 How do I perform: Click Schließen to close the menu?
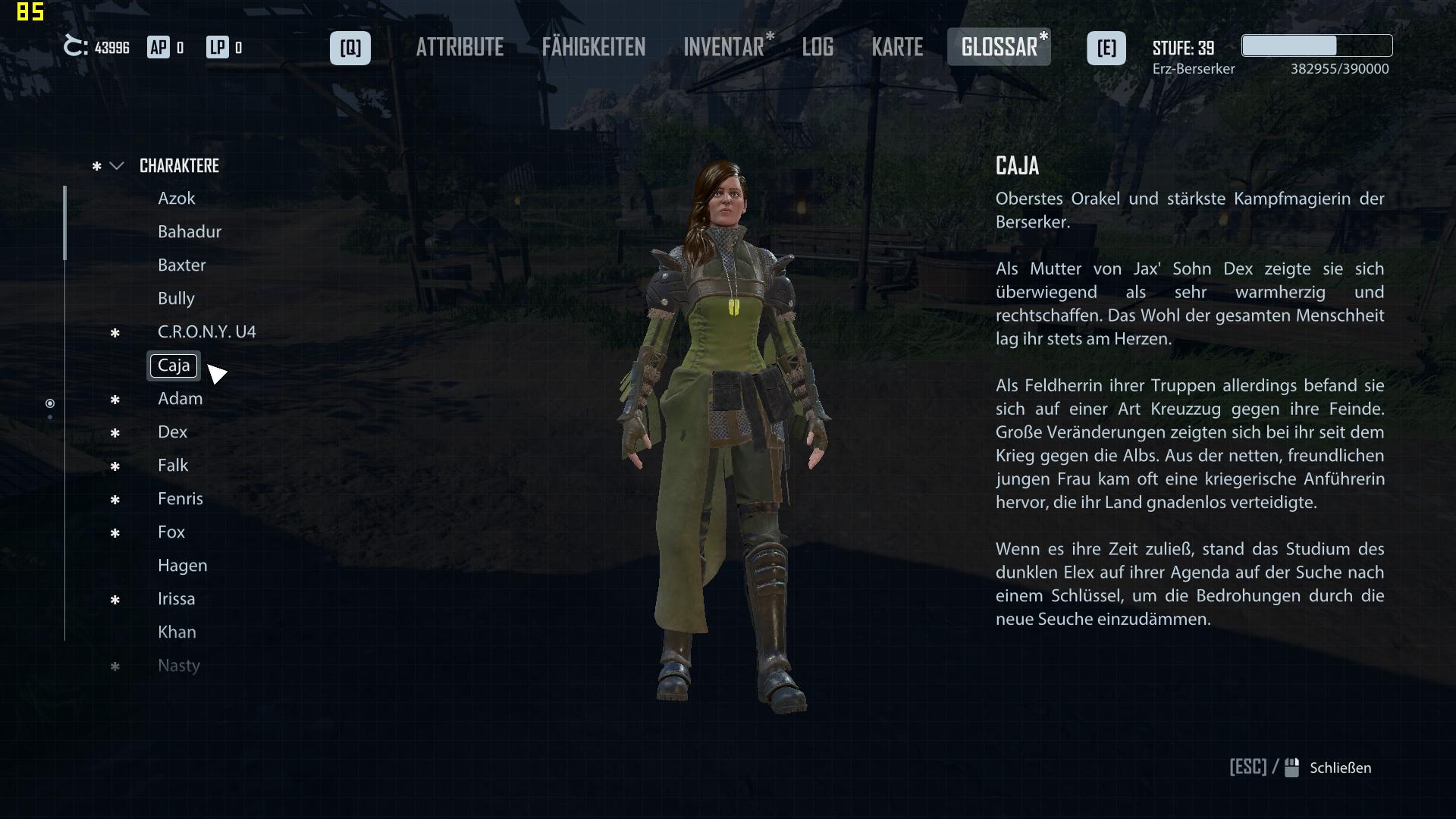pyautogui.click(x=1339, y=768)
